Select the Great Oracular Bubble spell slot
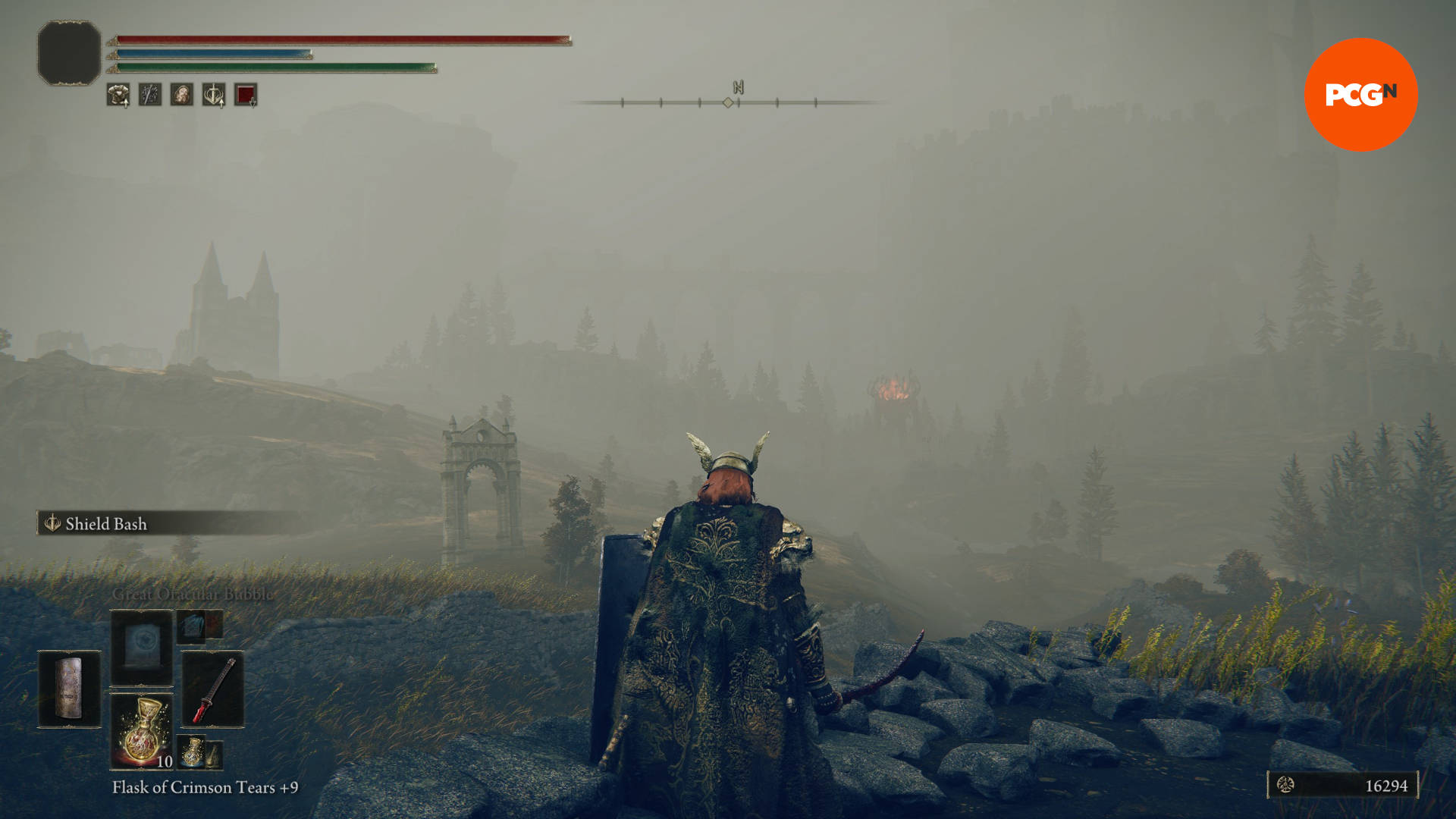1456x819 pixels. click(x=142, y=648)
